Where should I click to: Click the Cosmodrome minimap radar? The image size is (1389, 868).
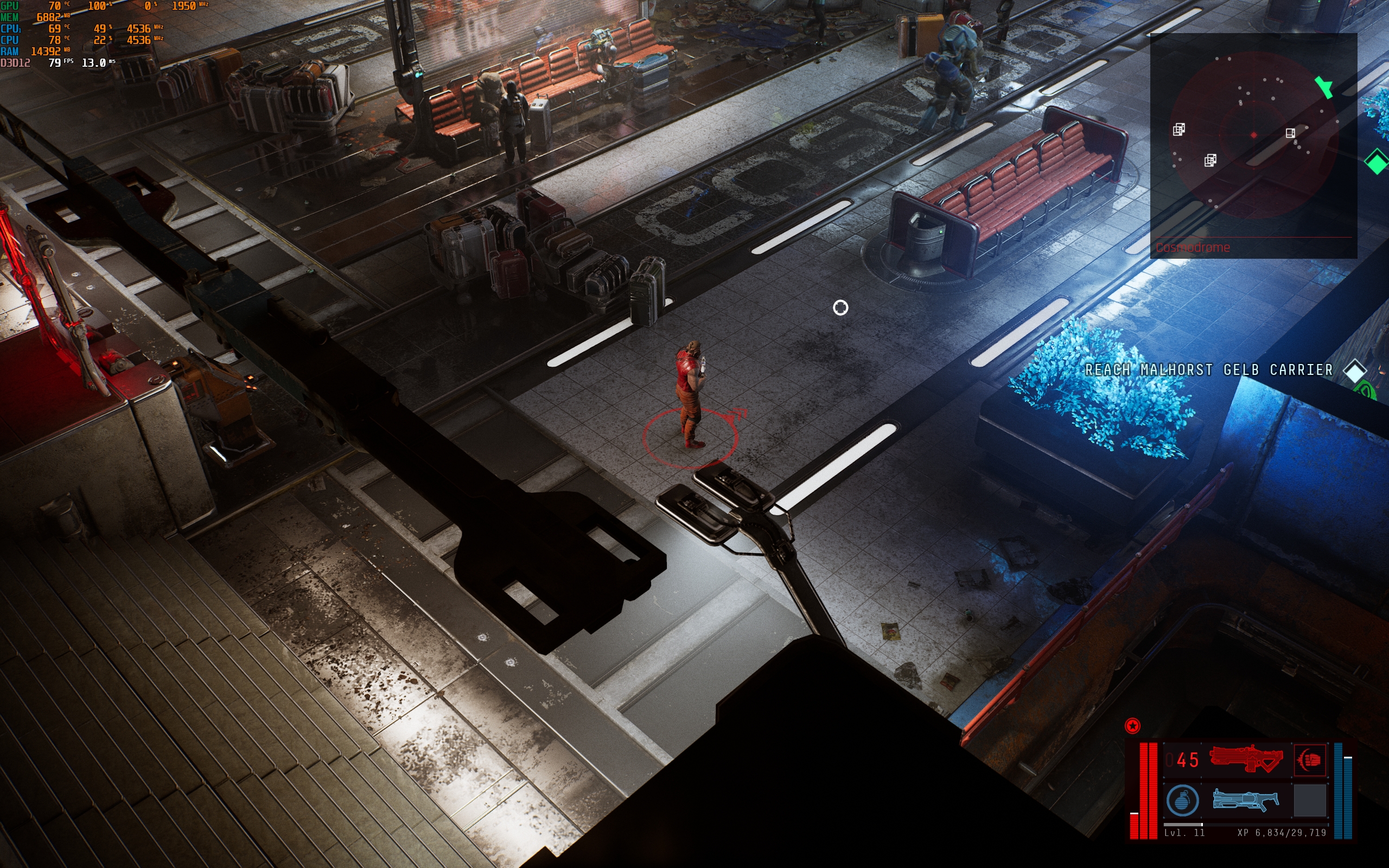pyautogui.click(x=1253, y=136)
